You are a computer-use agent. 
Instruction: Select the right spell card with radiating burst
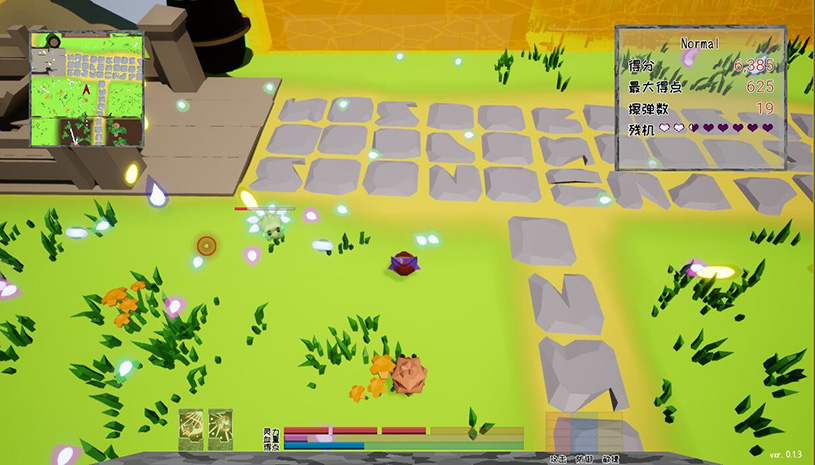pos(221,428)
